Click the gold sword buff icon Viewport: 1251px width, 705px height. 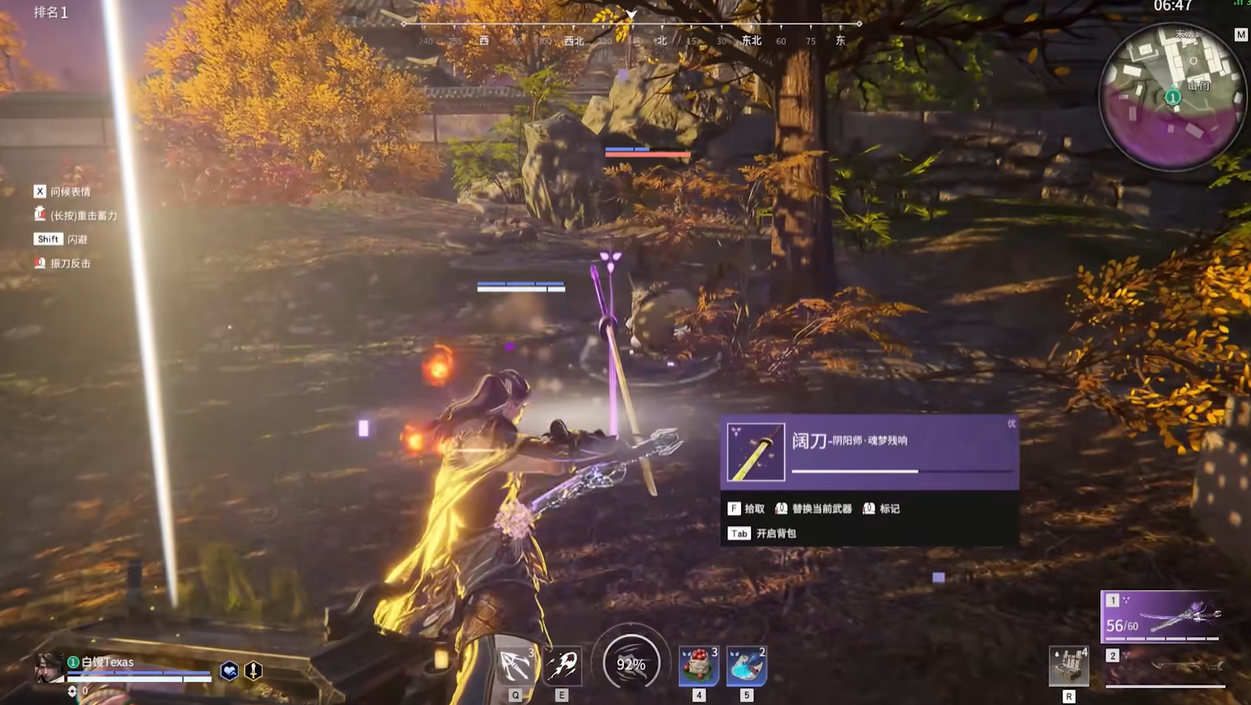[x=253, y=671]
